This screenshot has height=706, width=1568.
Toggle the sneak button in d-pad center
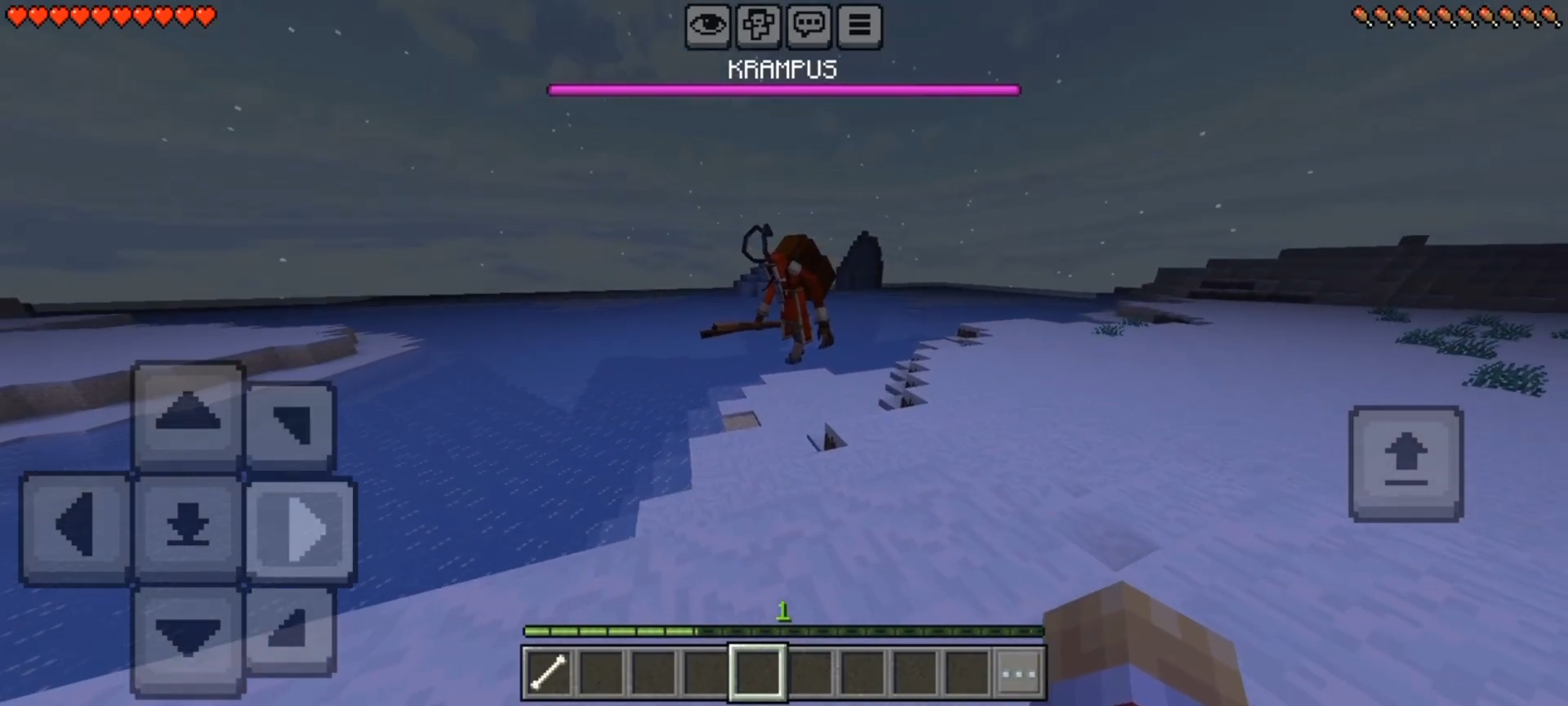(188, 525)
